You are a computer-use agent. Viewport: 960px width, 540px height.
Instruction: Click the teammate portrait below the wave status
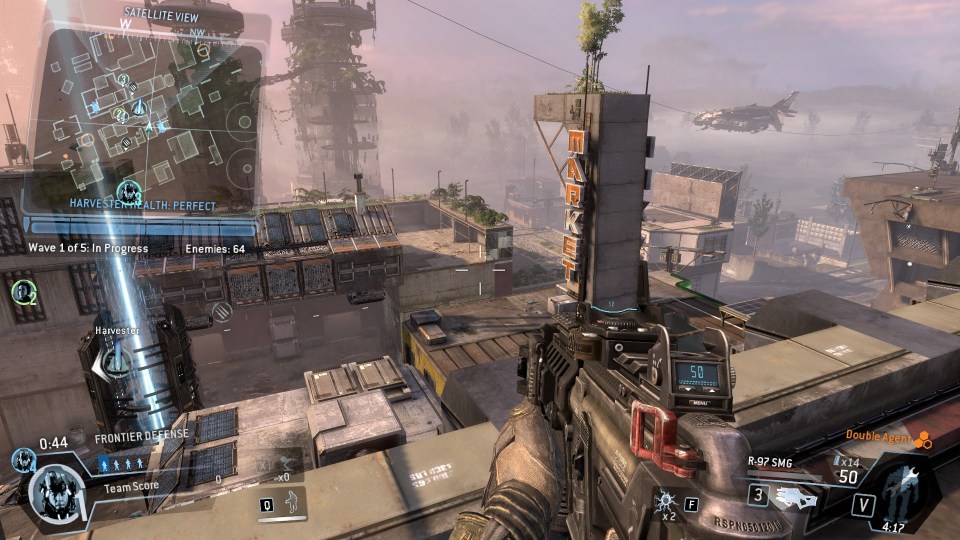[24, 292]
